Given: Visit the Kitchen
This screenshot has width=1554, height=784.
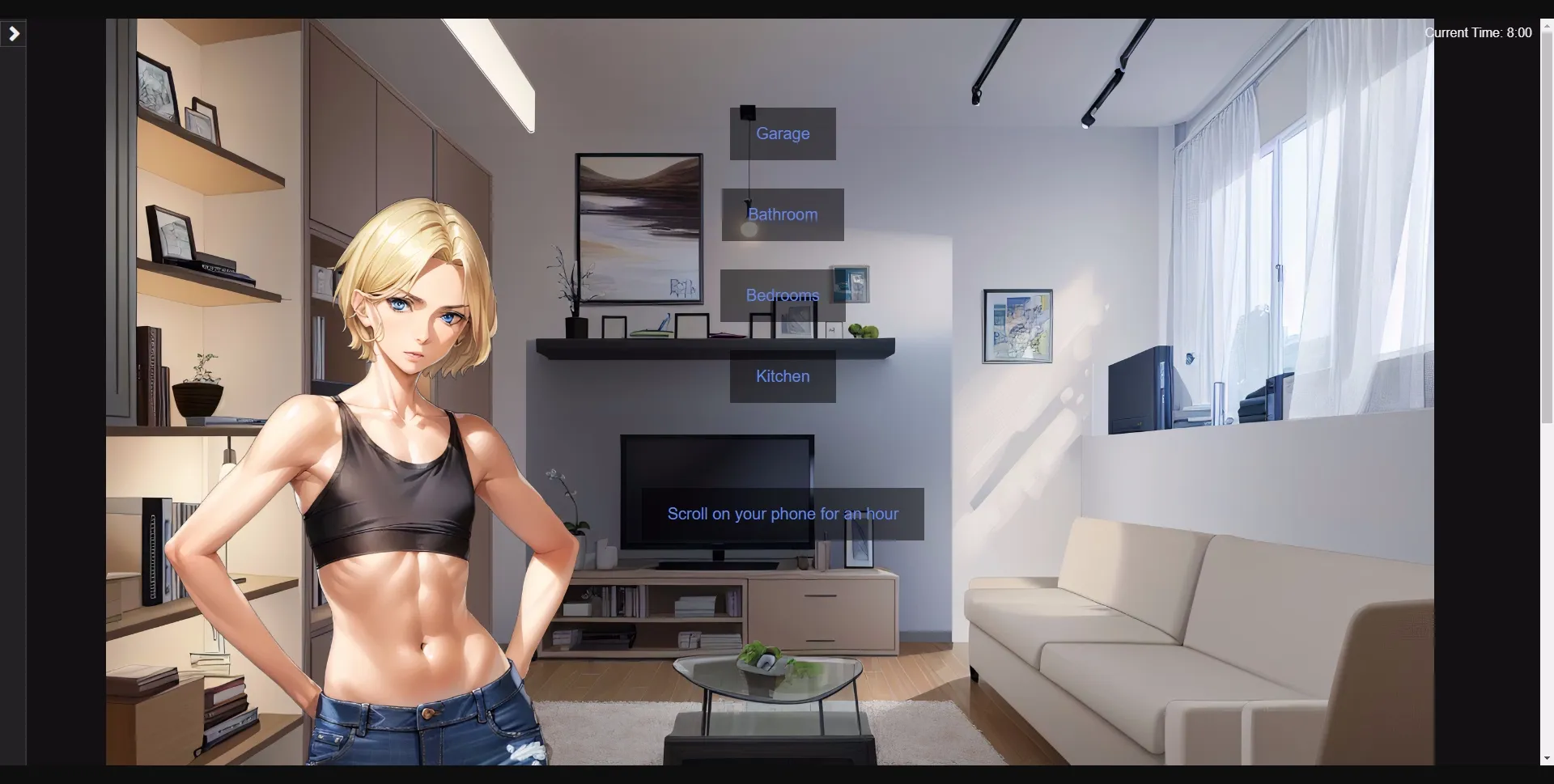Looking at the screenshot, I should click(x=782, y=376).
